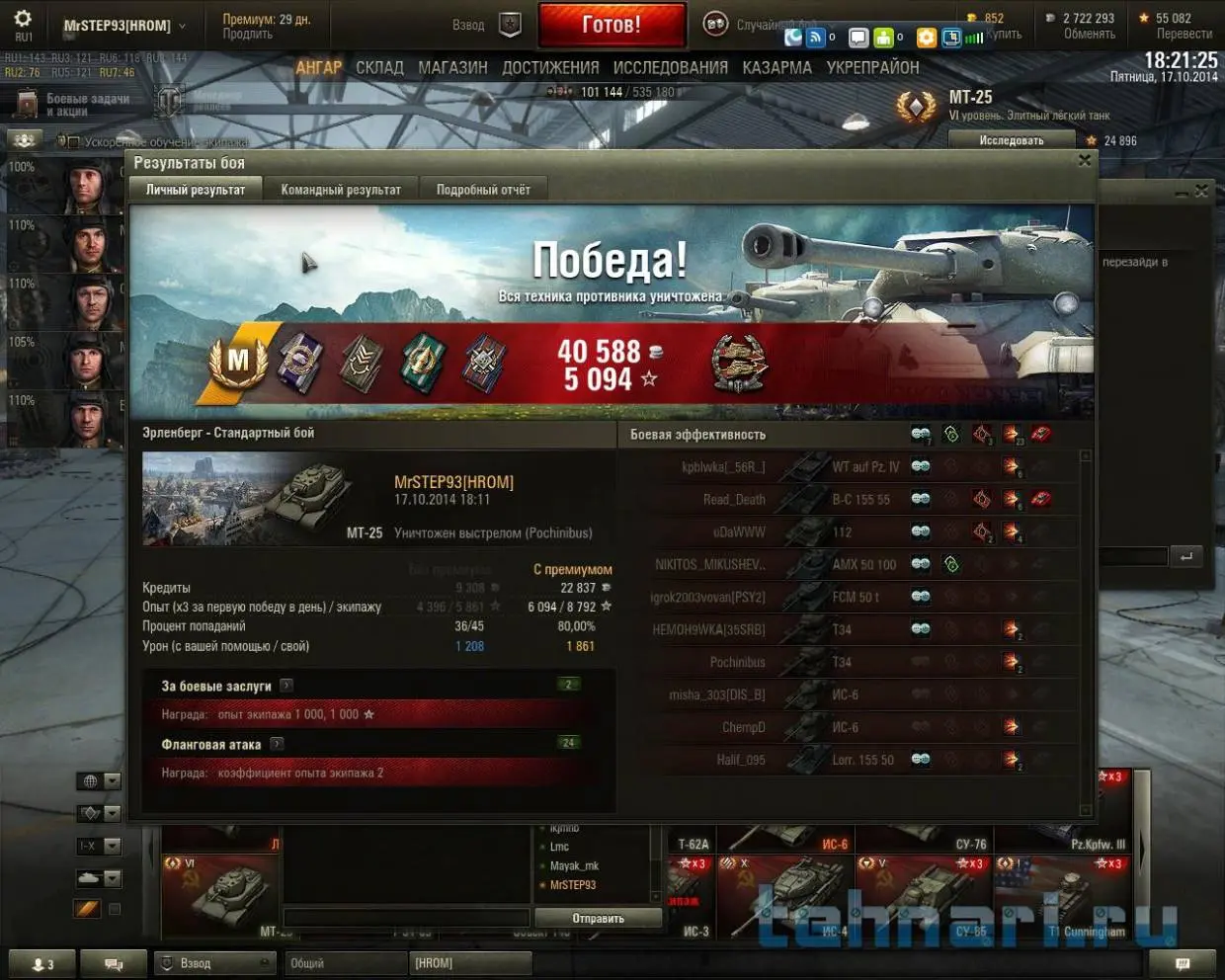Close the Результаты боя window
This screenshot has height=980, width=1225.
(1085, 161)
